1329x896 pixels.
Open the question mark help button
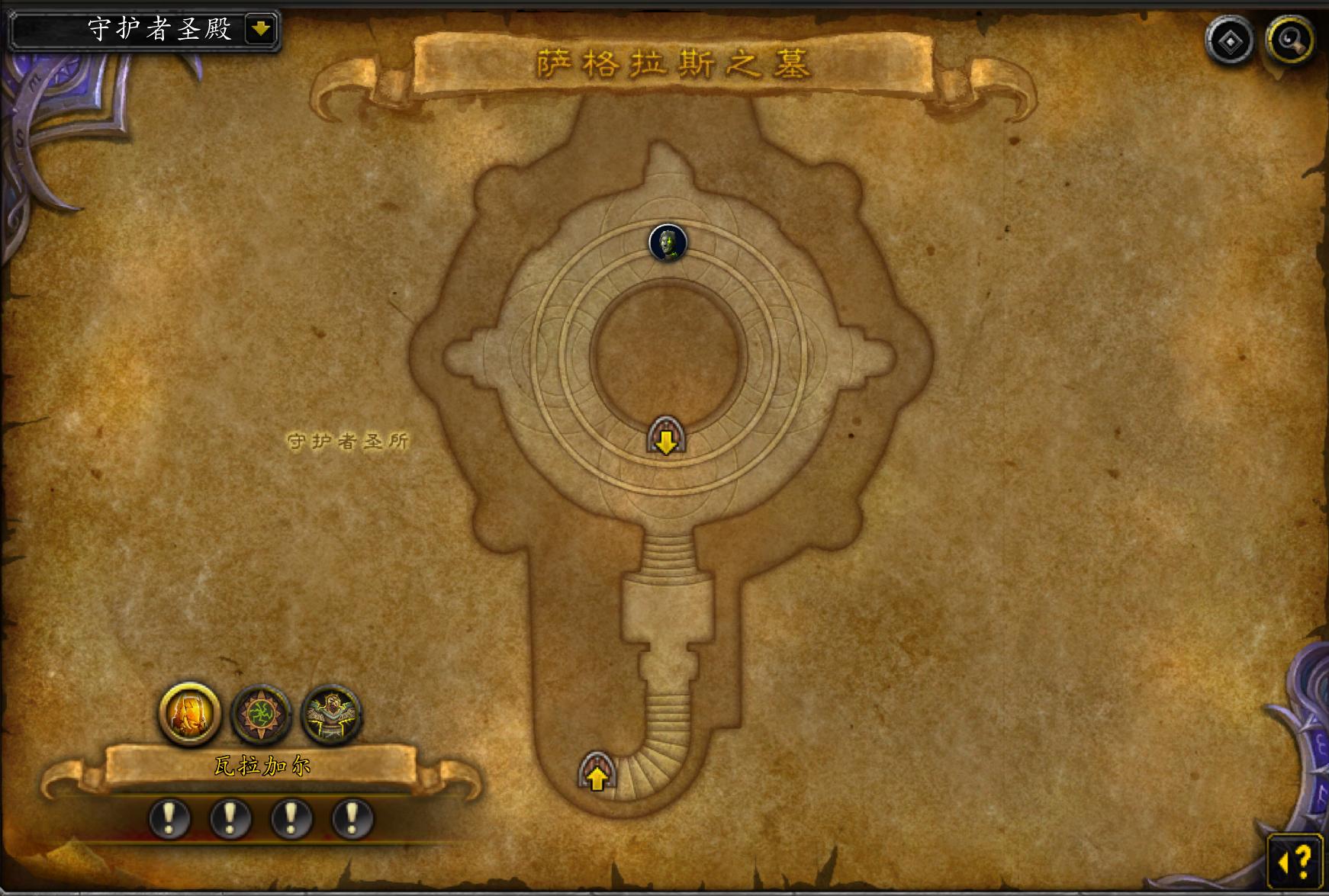click(1295, 862)
